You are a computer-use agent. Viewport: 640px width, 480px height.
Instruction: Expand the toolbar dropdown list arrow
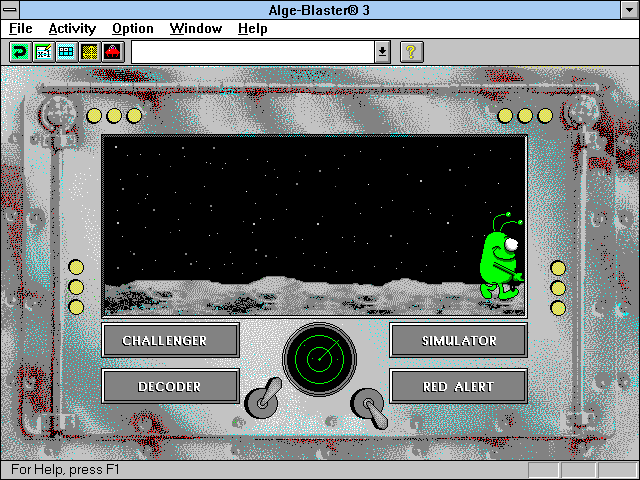(x=382, y=52)
